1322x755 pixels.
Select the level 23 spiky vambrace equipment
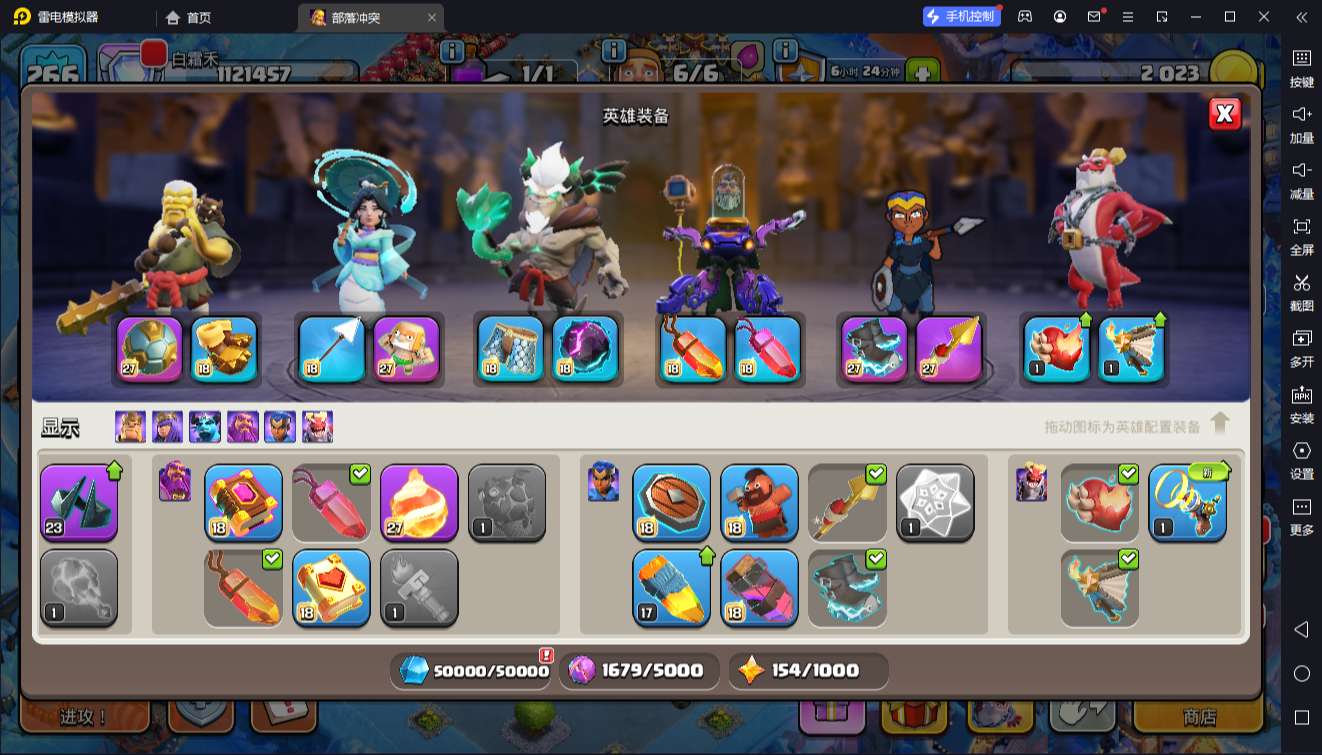coord(79,503)
